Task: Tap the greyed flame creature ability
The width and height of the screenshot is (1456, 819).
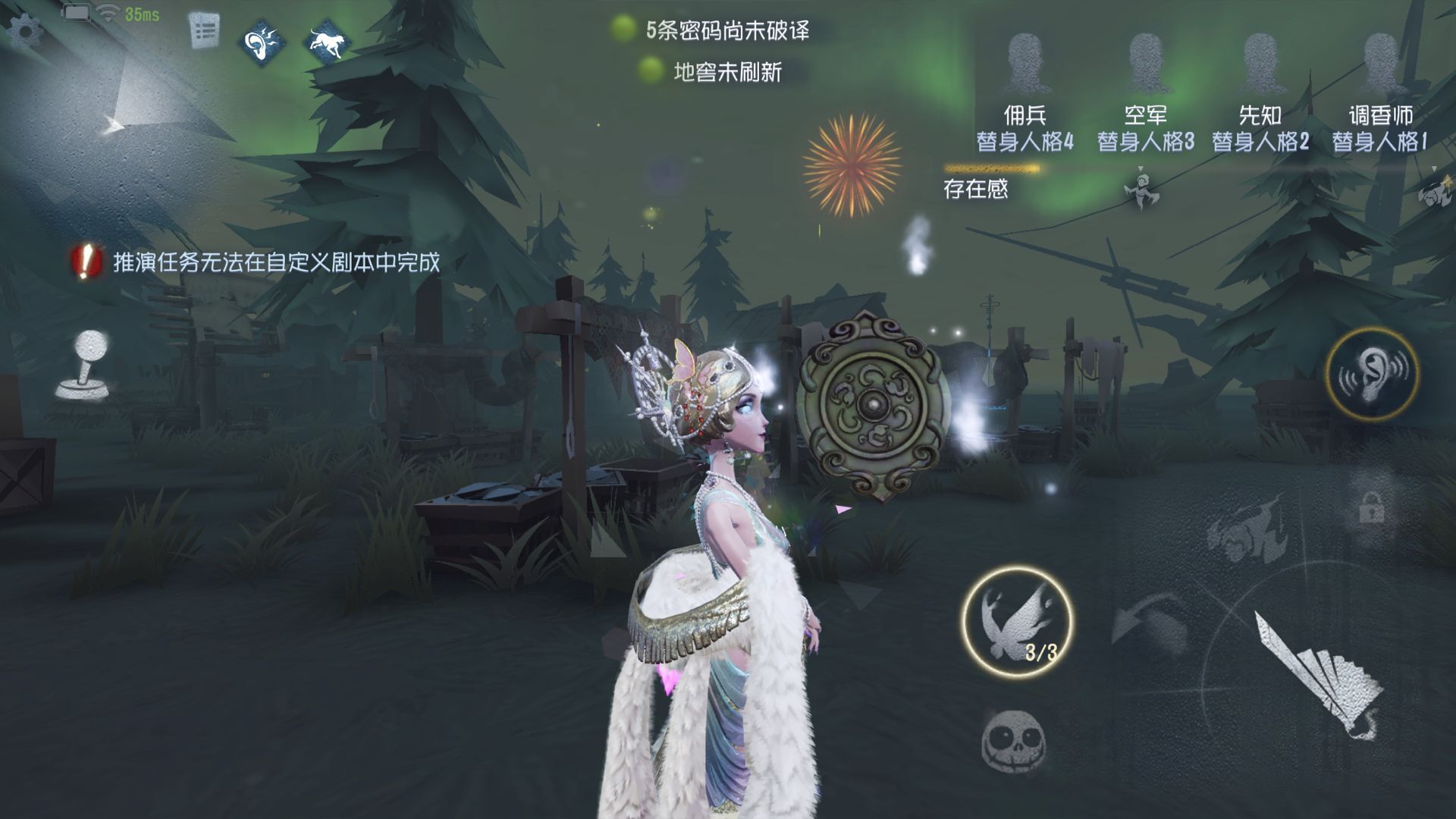Action: [x=1236, y=531]
